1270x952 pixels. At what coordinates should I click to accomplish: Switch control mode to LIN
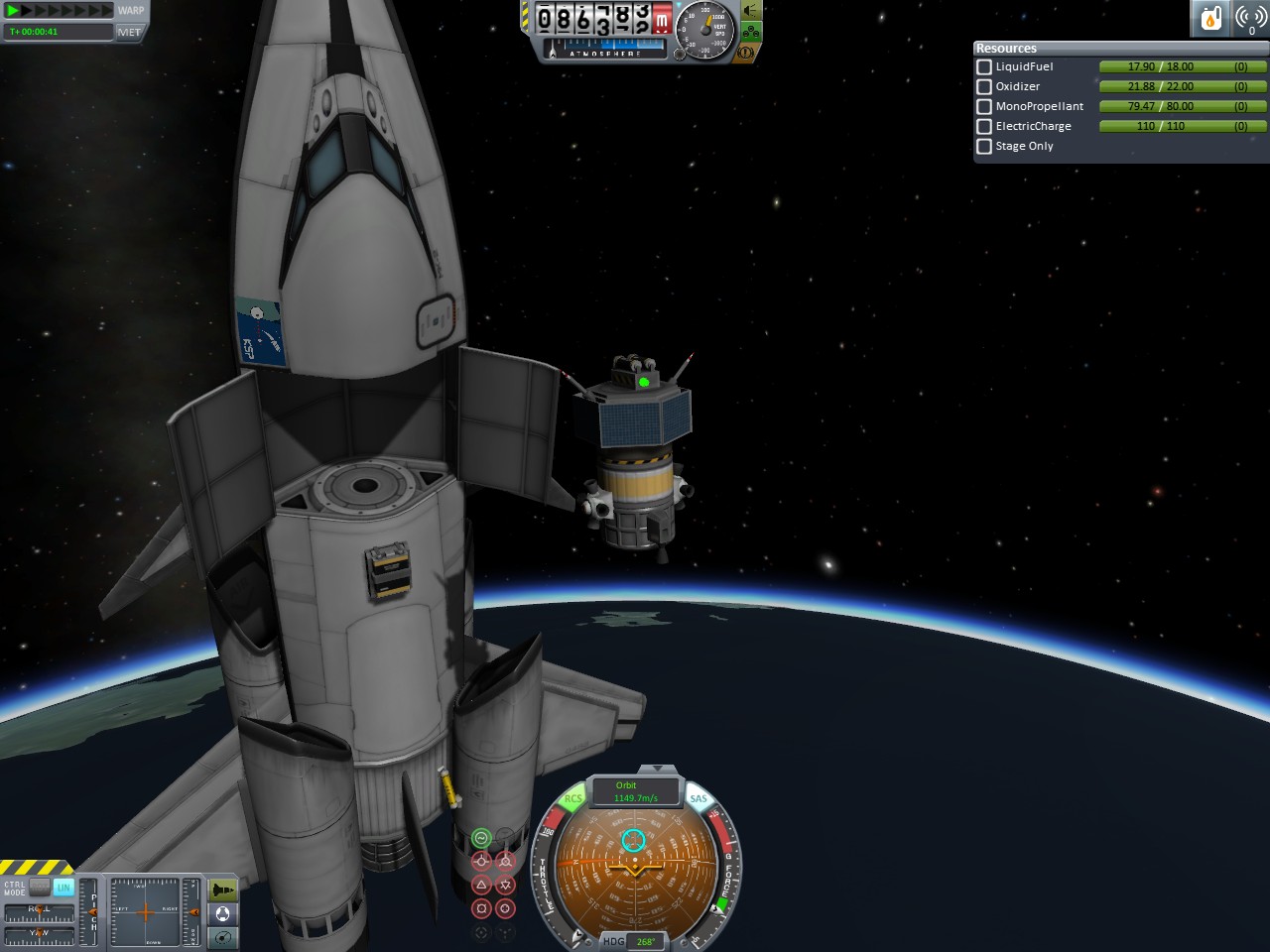click(63, 888)
